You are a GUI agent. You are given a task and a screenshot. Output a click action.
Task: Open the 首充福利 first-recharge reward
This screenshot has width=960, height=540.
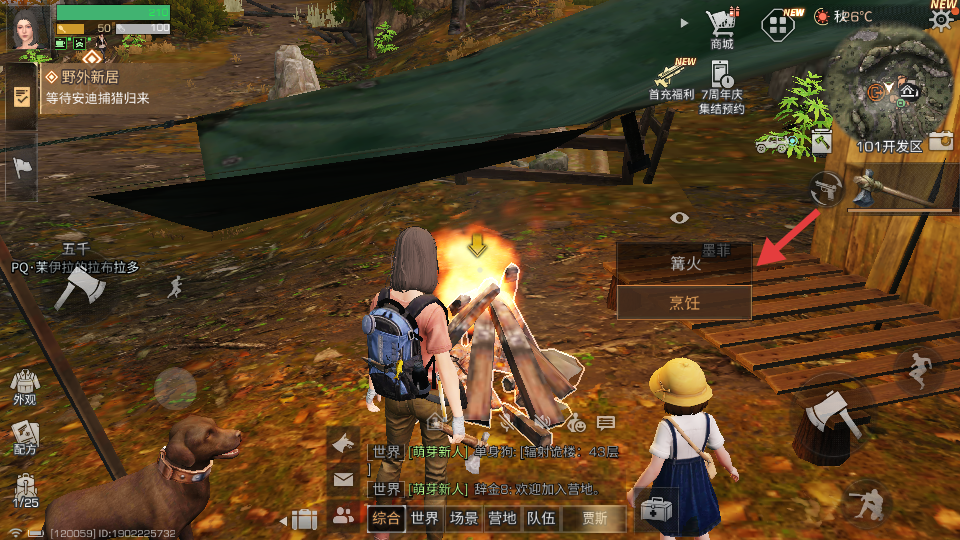669,80
